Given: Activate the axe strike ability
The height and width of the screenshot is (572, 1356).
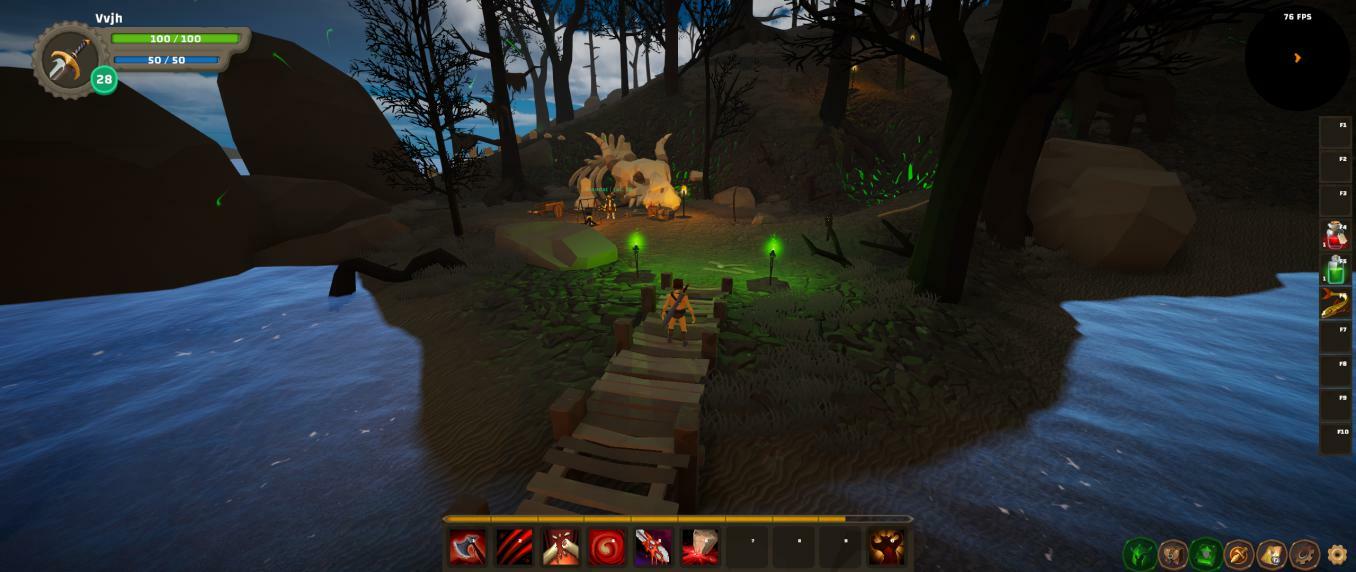Looking at the screenshot, I should [467, 547].
